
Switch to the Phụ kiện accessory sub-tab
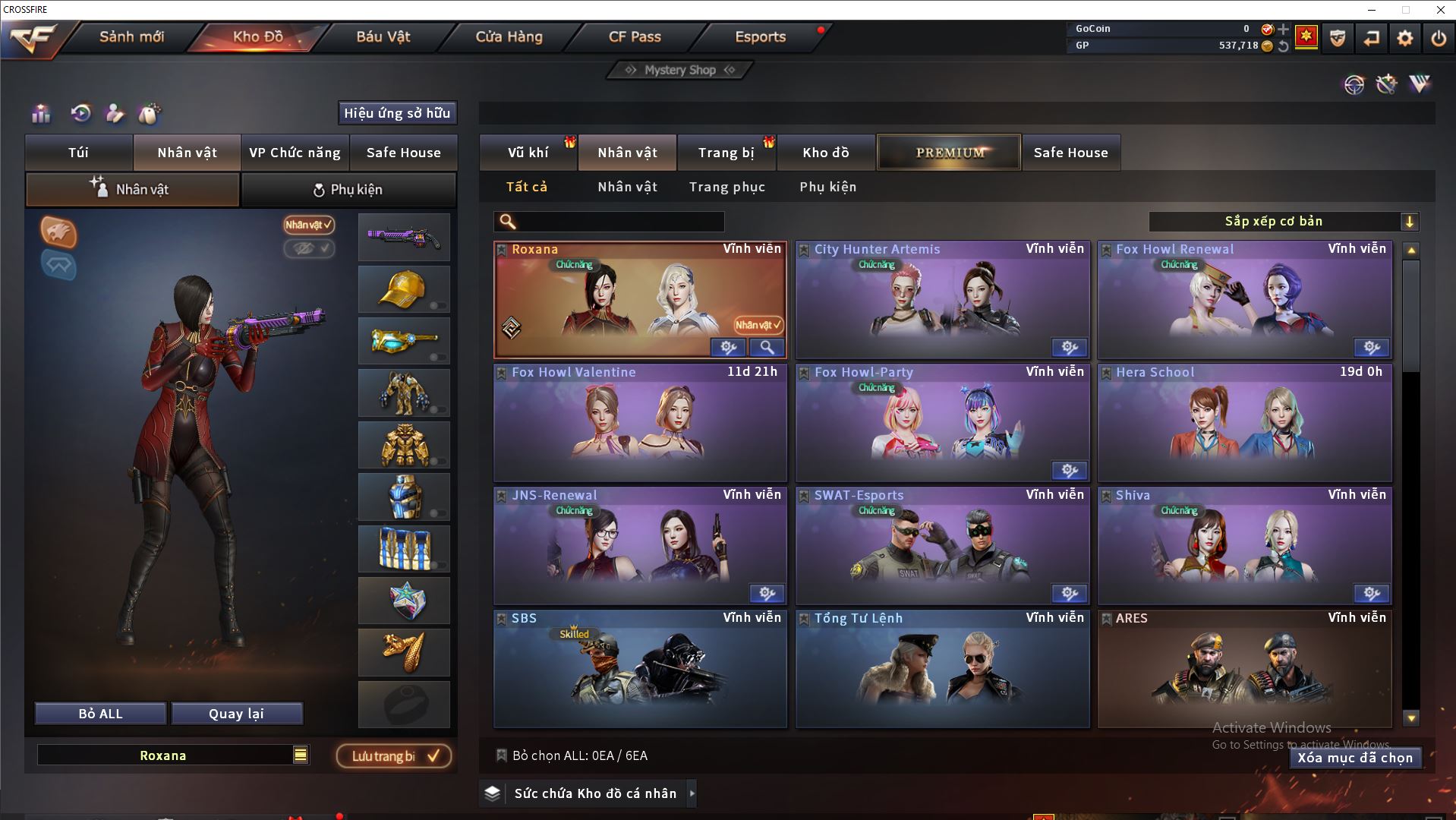pyautogui.click(x=348, y=189)
